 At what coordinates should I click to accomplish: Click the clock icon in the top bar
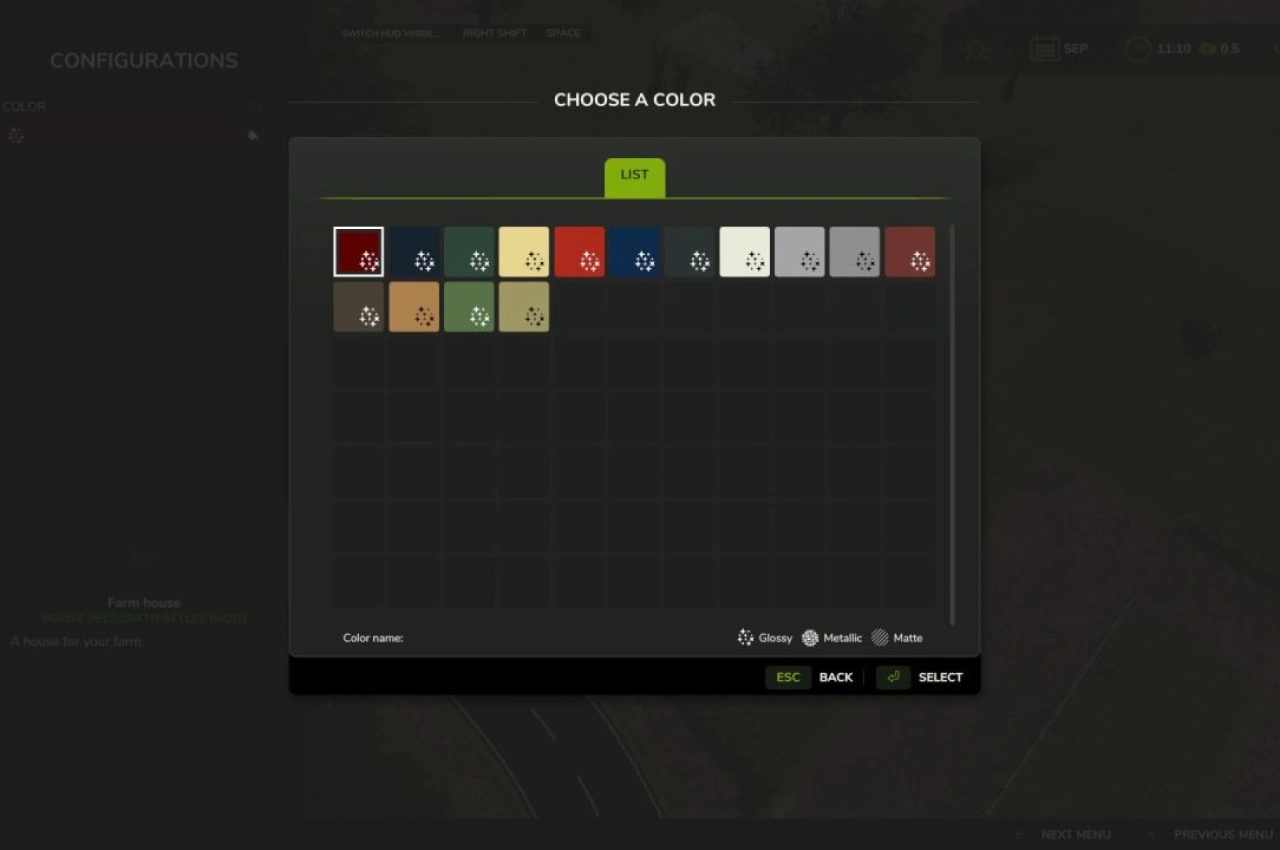(1136, 48)
